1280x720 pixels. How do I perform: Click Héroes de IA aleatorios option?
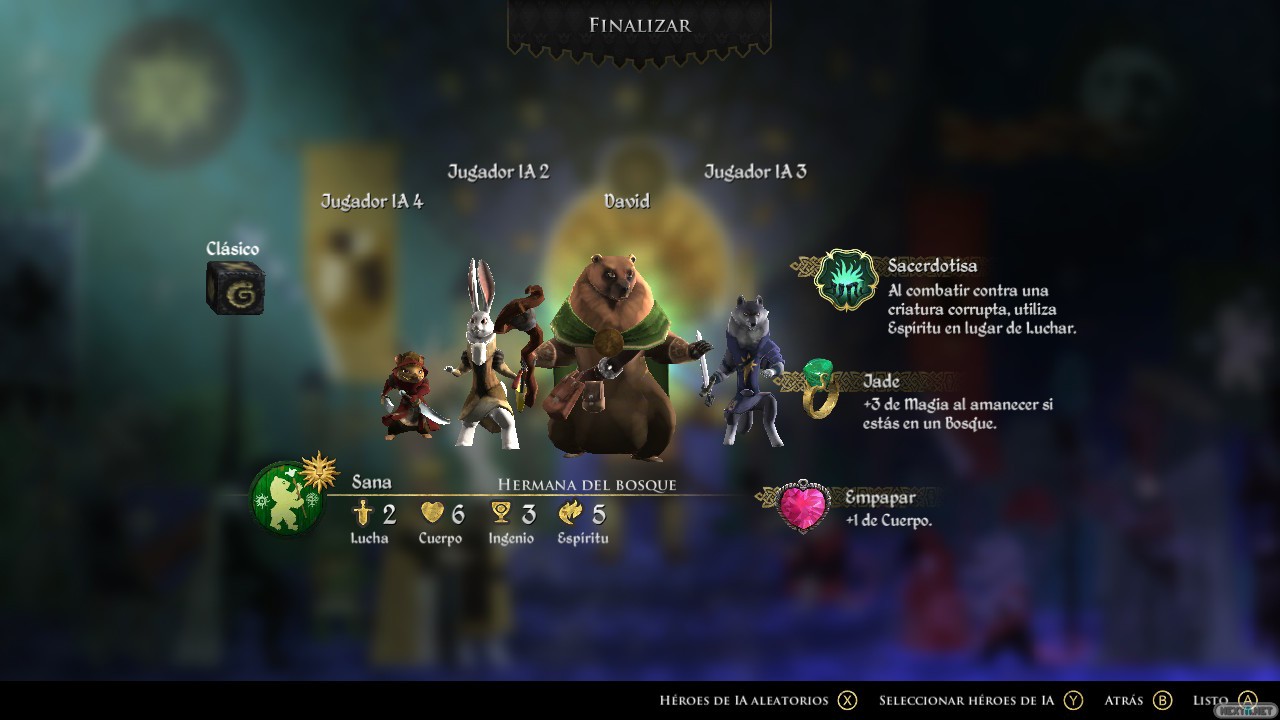pos(758,700)
